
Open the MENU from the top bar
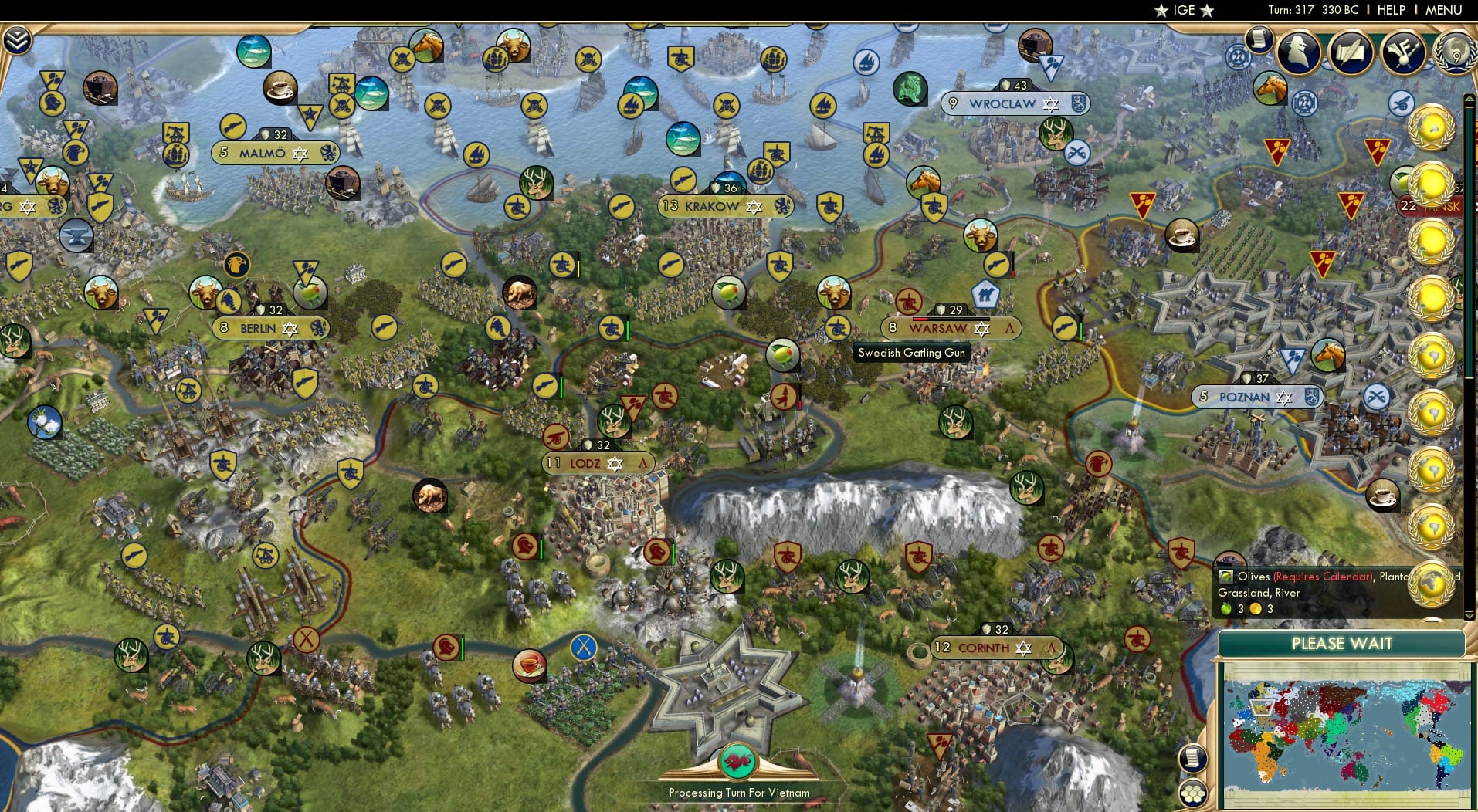click(x=1443, y=10)
